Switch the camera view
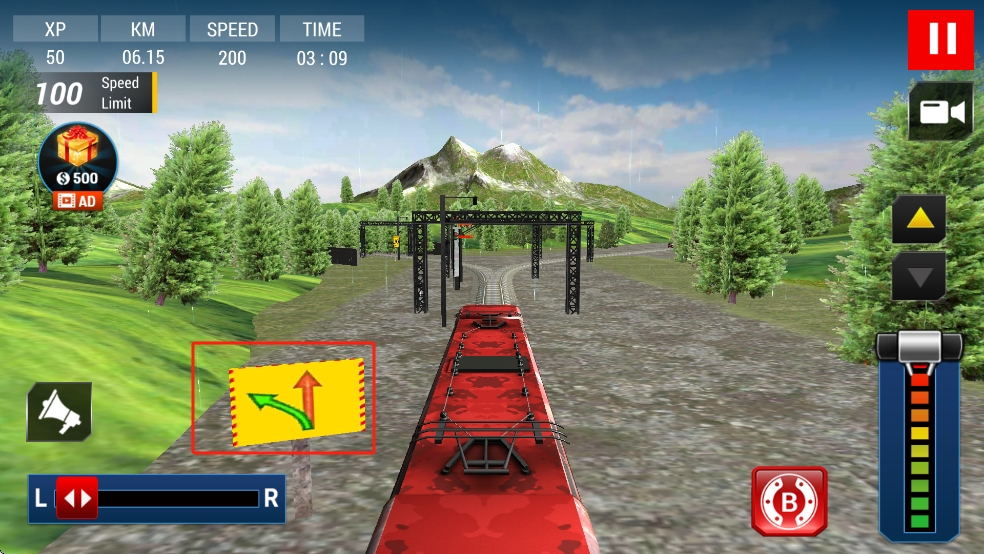The width and height of the screenshot is (984, 554). pos(940,111)
